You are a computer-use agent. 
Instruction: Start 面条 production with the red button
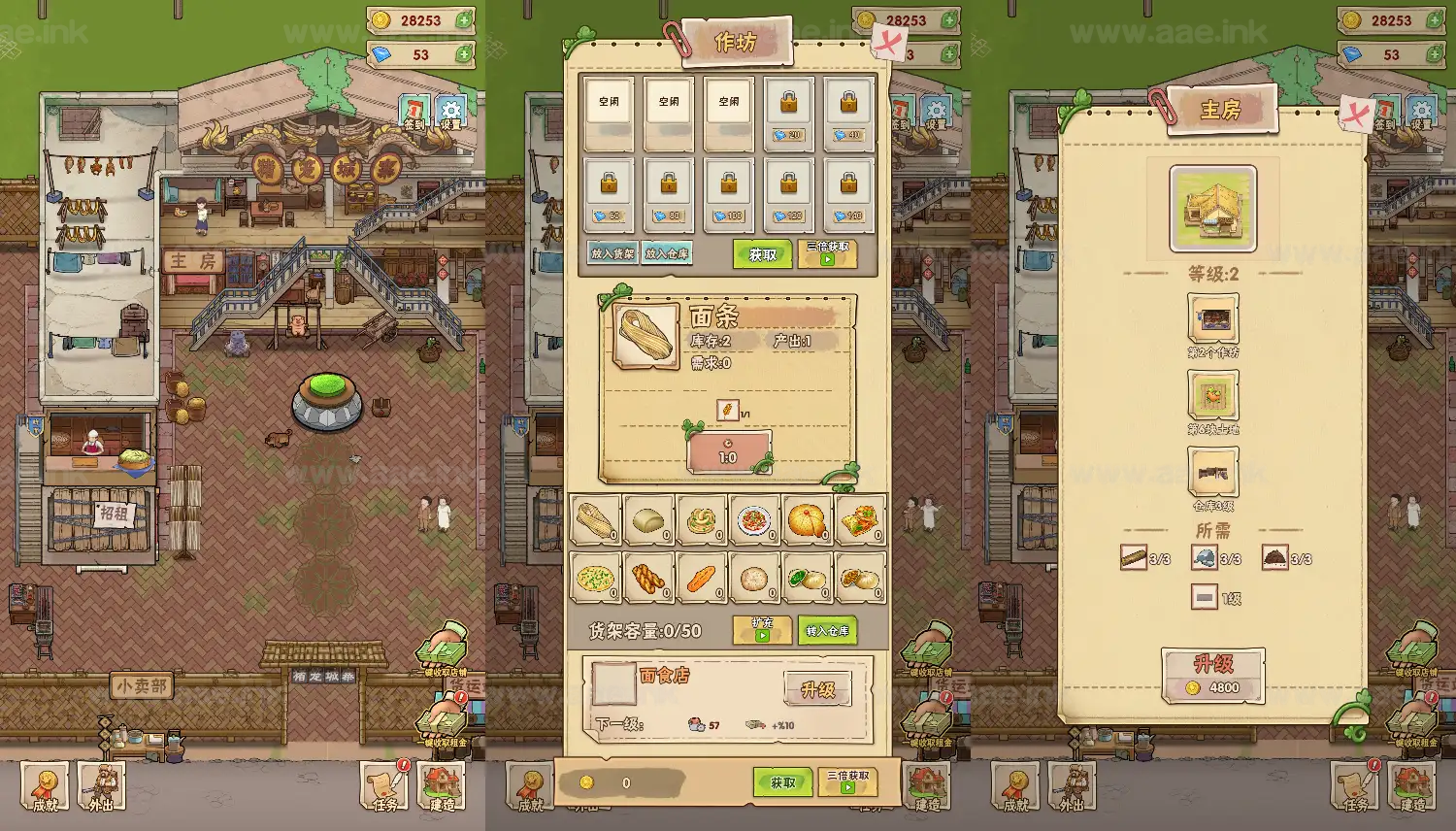pyautogui.click(x=728, y=452)
